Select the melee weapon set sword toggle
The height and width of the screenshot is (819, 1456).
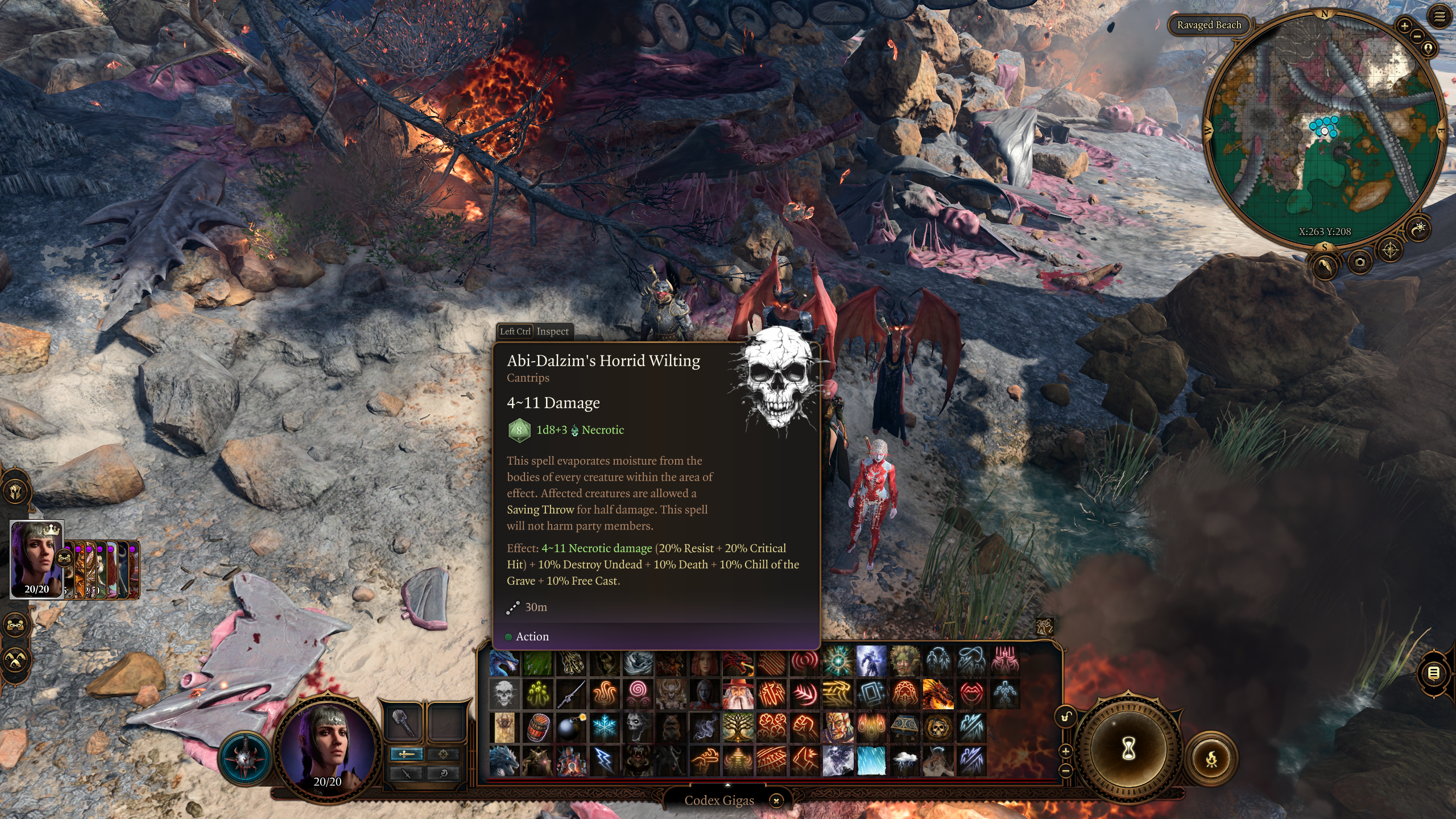[406, 754]
